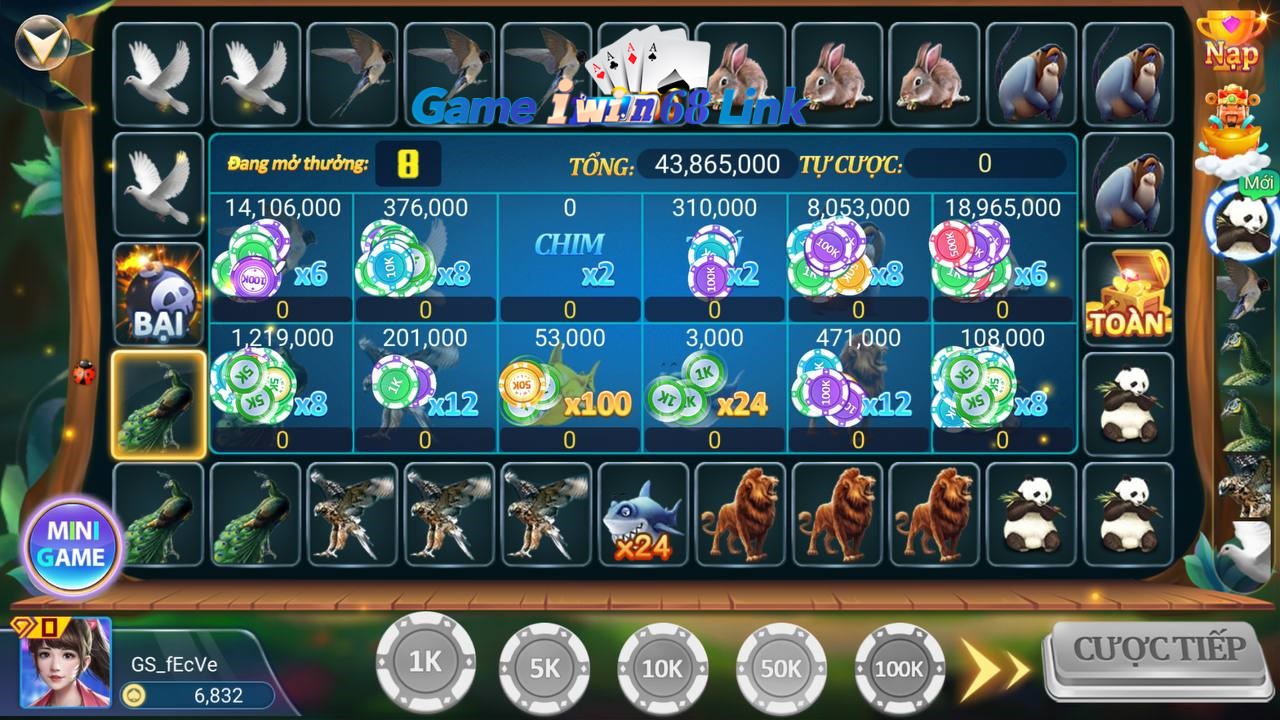
Task: Pick the 10K betting chip
Action: point(662,668)
